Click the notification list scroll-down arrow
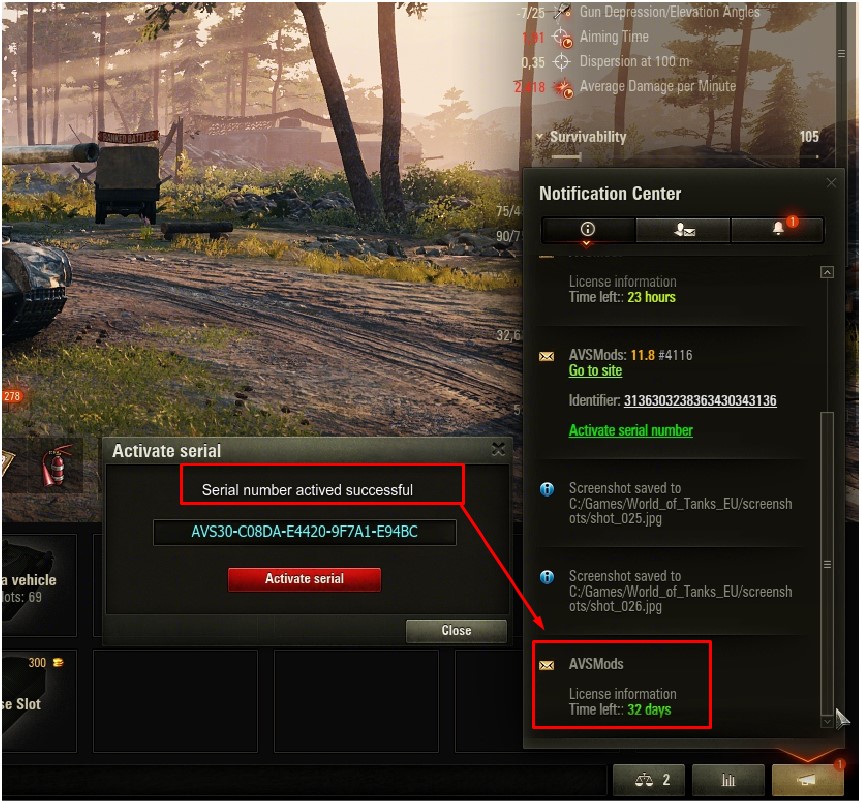The width and height of the screenshot is (862, 803). coord(827,721)
